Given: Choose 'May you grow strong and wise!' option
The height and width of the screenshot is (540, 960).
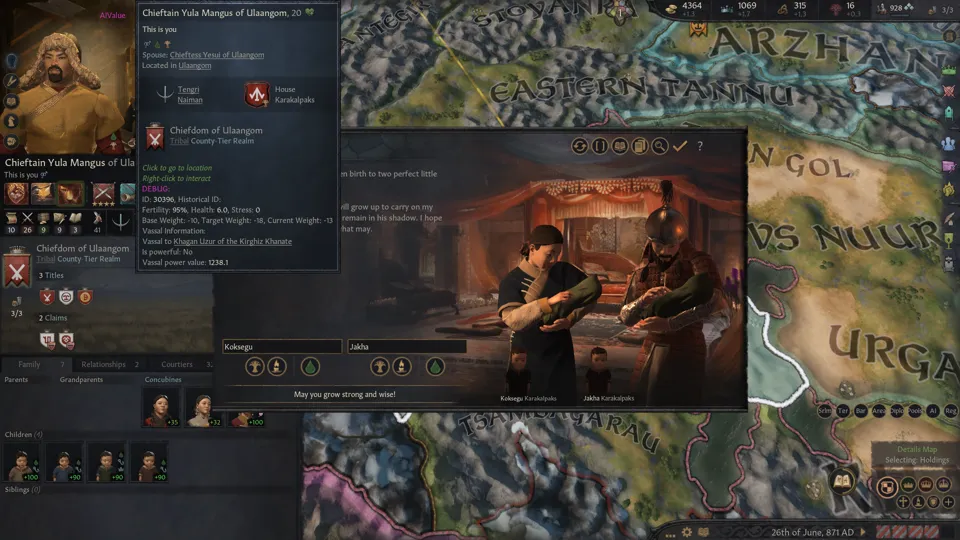Looking at the screenshot, I should point(344,394).
